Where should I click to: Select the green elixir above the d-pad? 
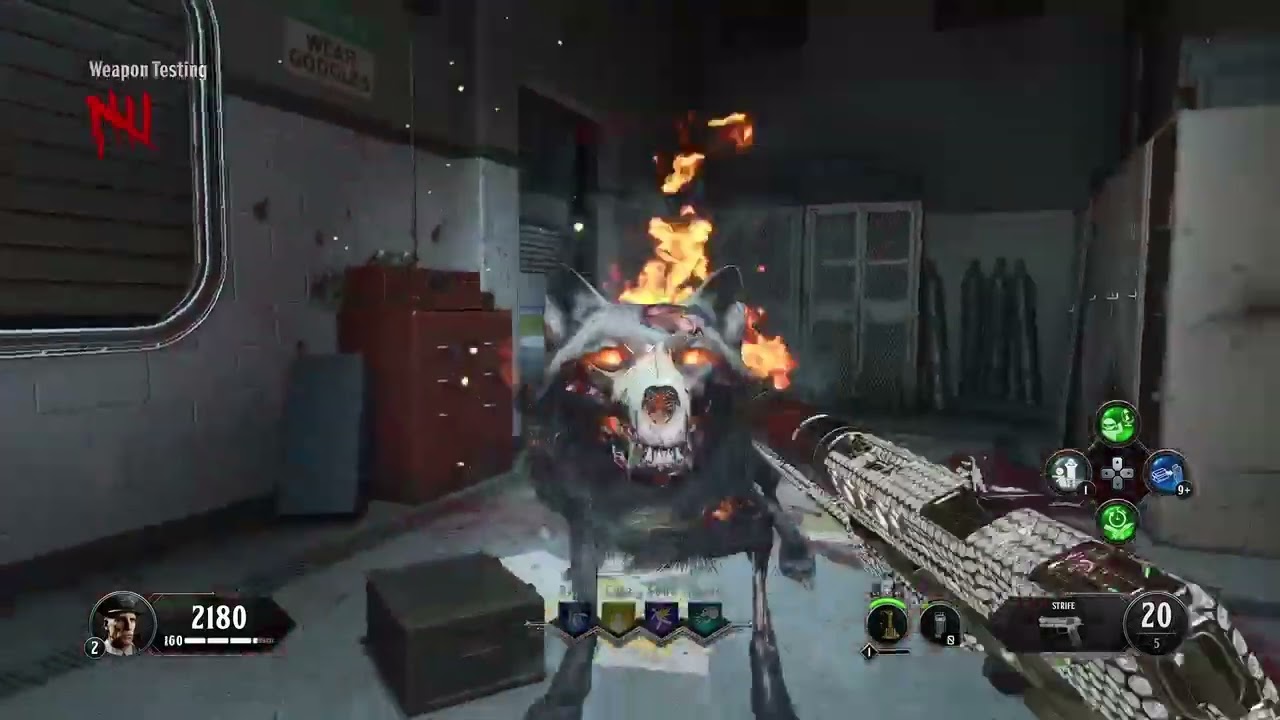1117,424
